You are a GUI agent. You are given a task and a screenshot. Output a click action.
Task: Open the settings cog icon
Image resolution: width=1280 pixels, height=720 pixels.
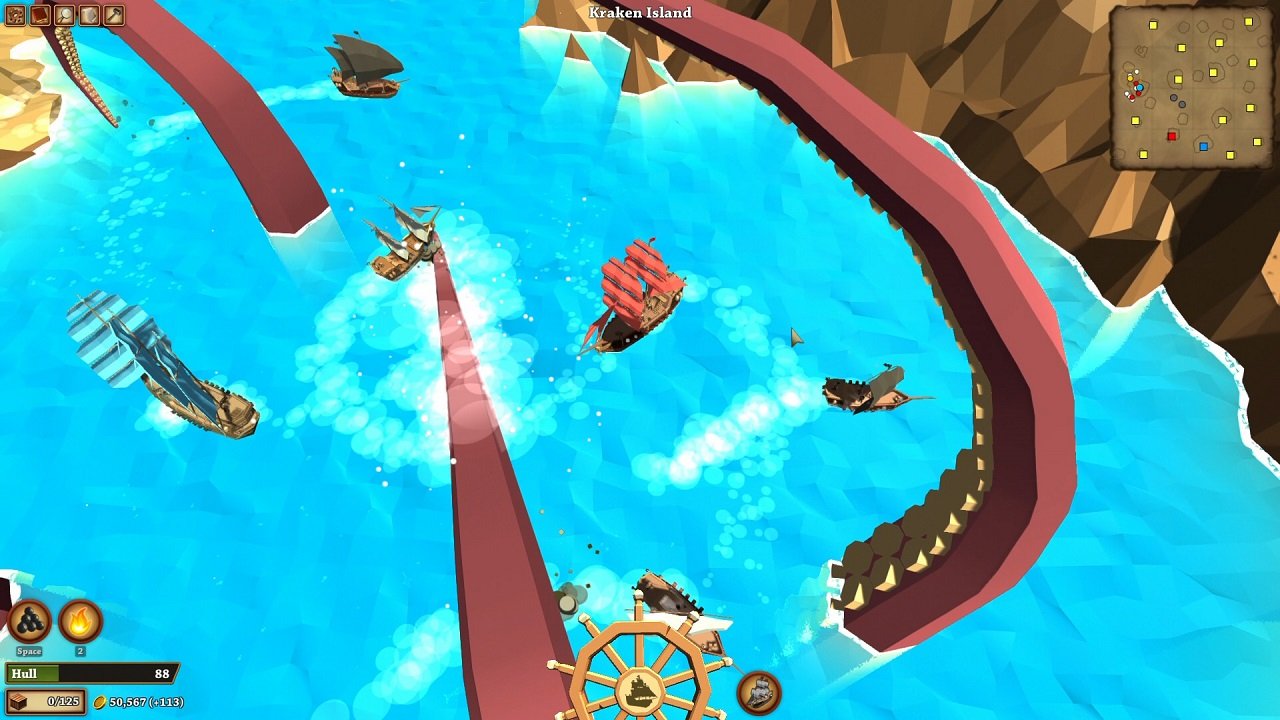(16, 15)
